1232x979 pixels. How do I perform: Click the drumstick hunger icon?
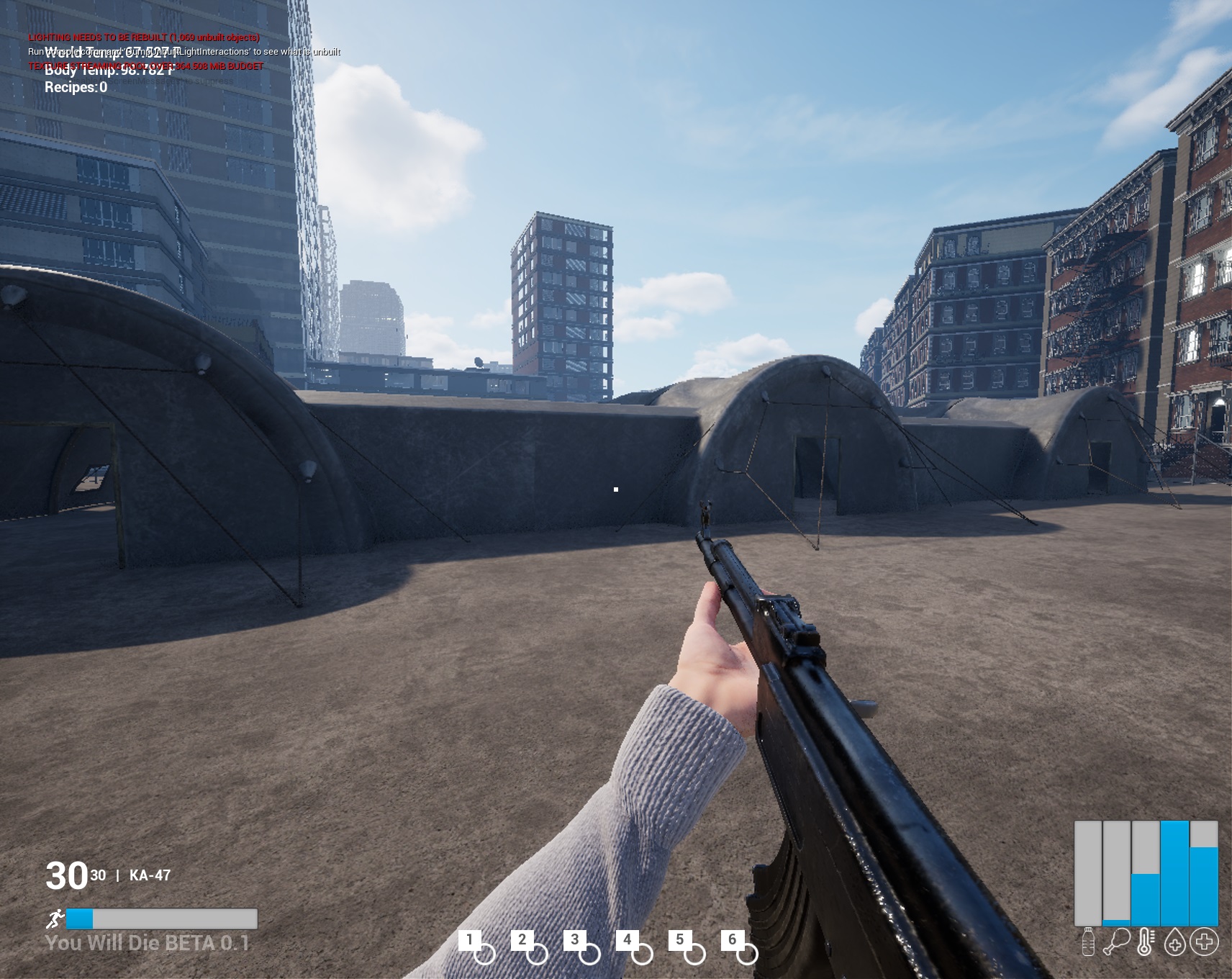tap(1116, 942)
